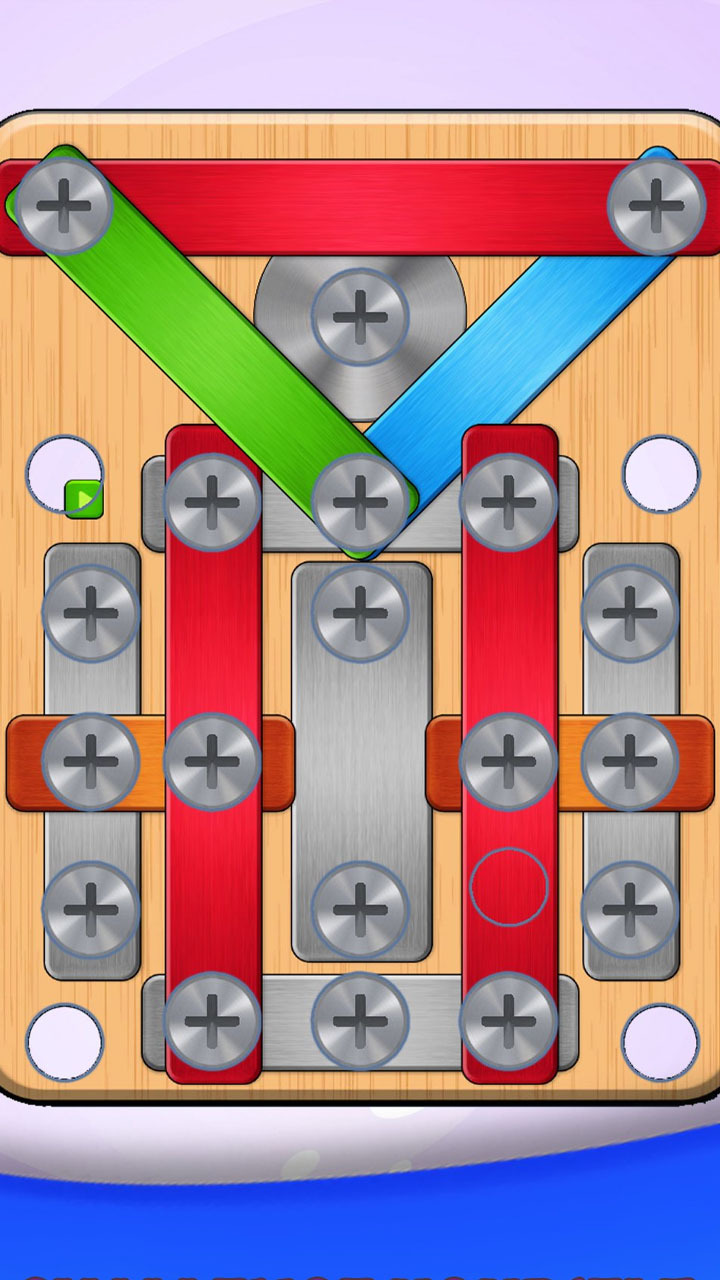Image resolution: width=720 pixels, height=1280 pixels.
Task: Select the lower screw on the center gray plate
Action: click(360, 909)
